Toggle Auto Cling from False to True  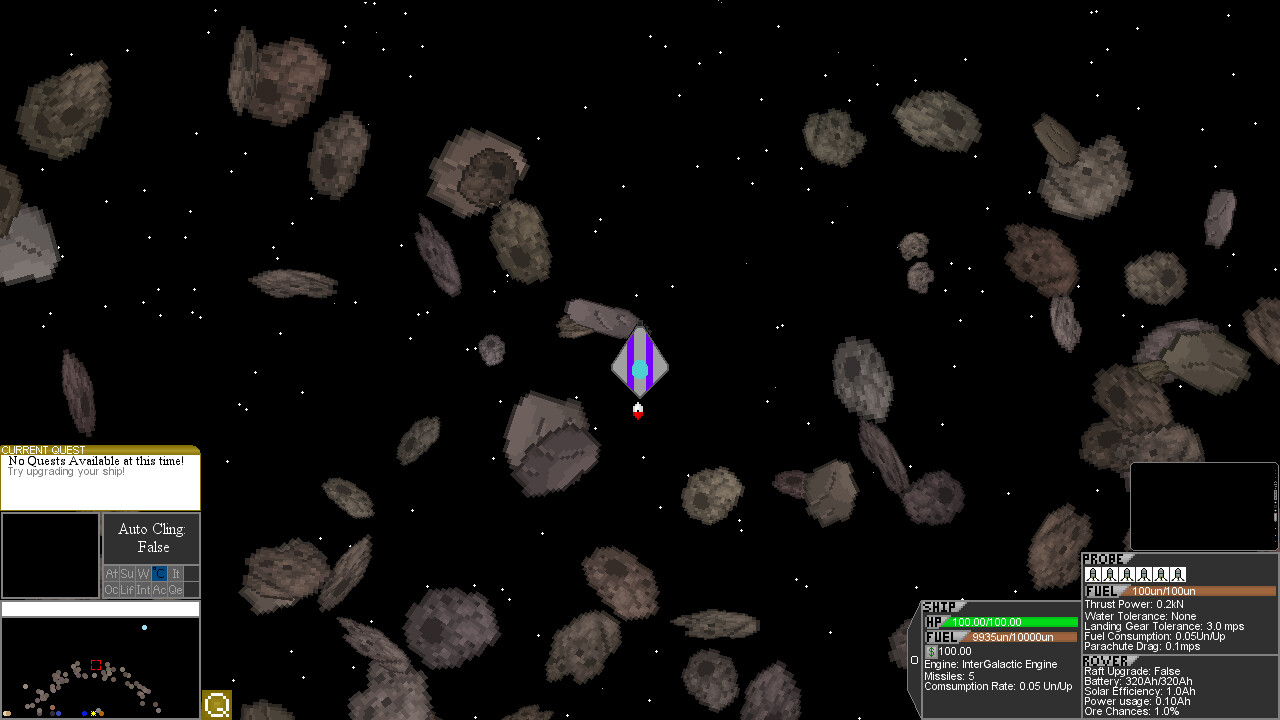click(x=152, y=537)
